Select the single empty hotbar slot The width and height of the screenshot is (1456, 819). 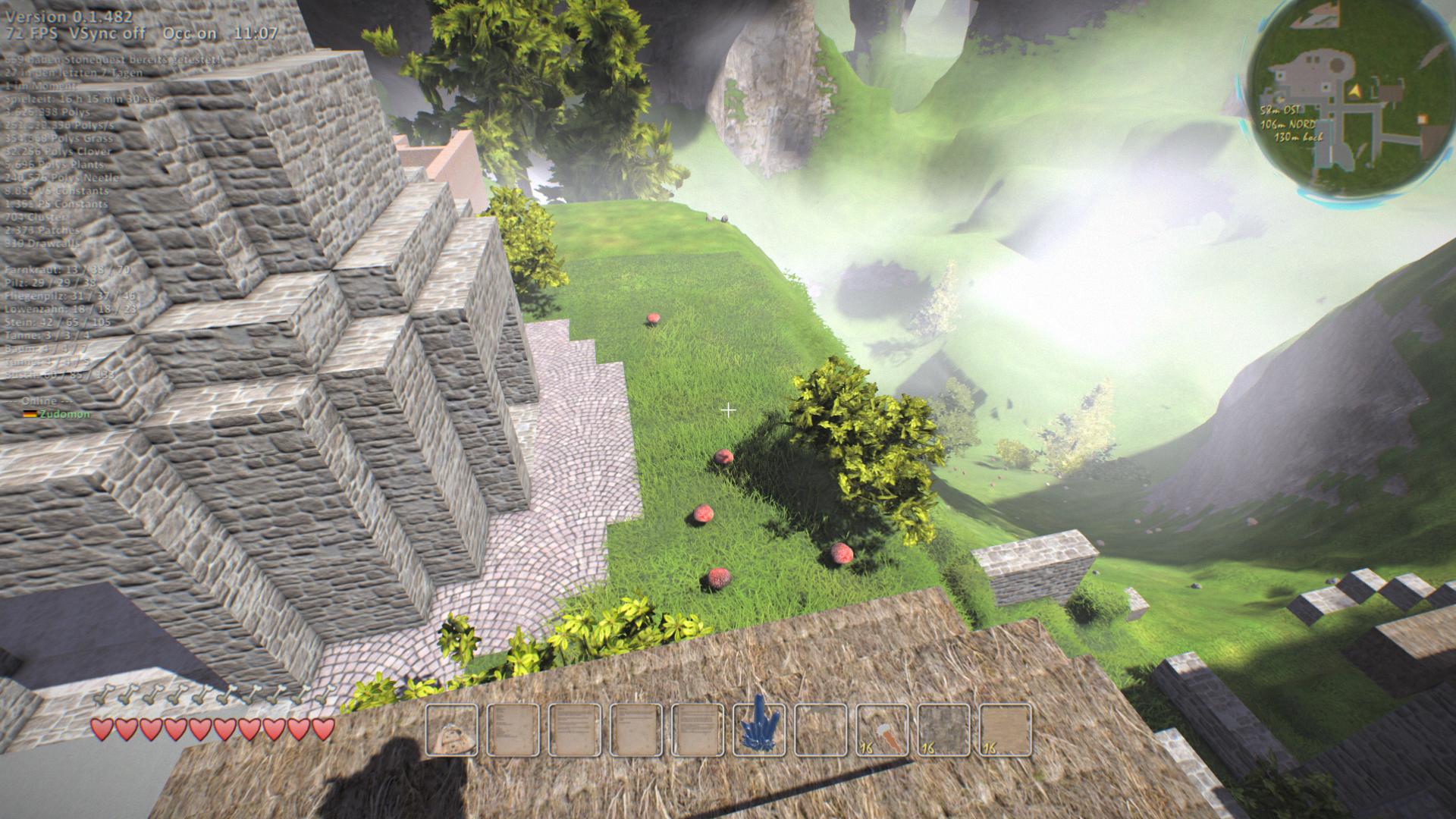821,730
